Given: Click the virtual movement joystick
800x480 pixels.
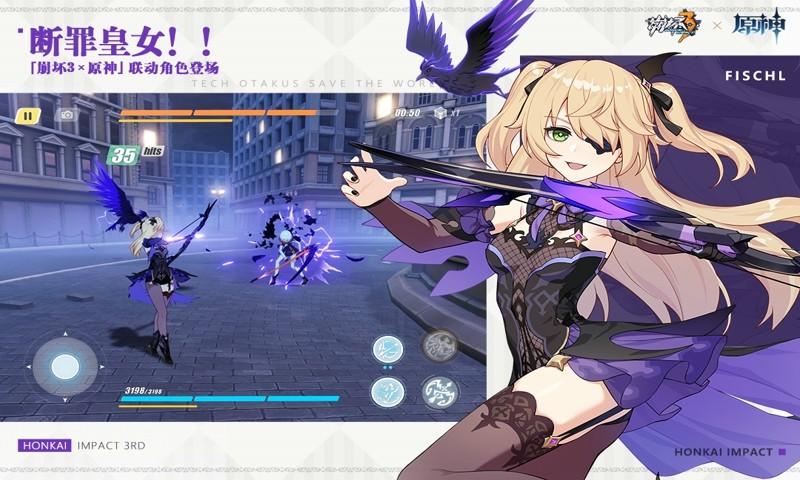Looking at the screenshot, I should tap(64, 367).
